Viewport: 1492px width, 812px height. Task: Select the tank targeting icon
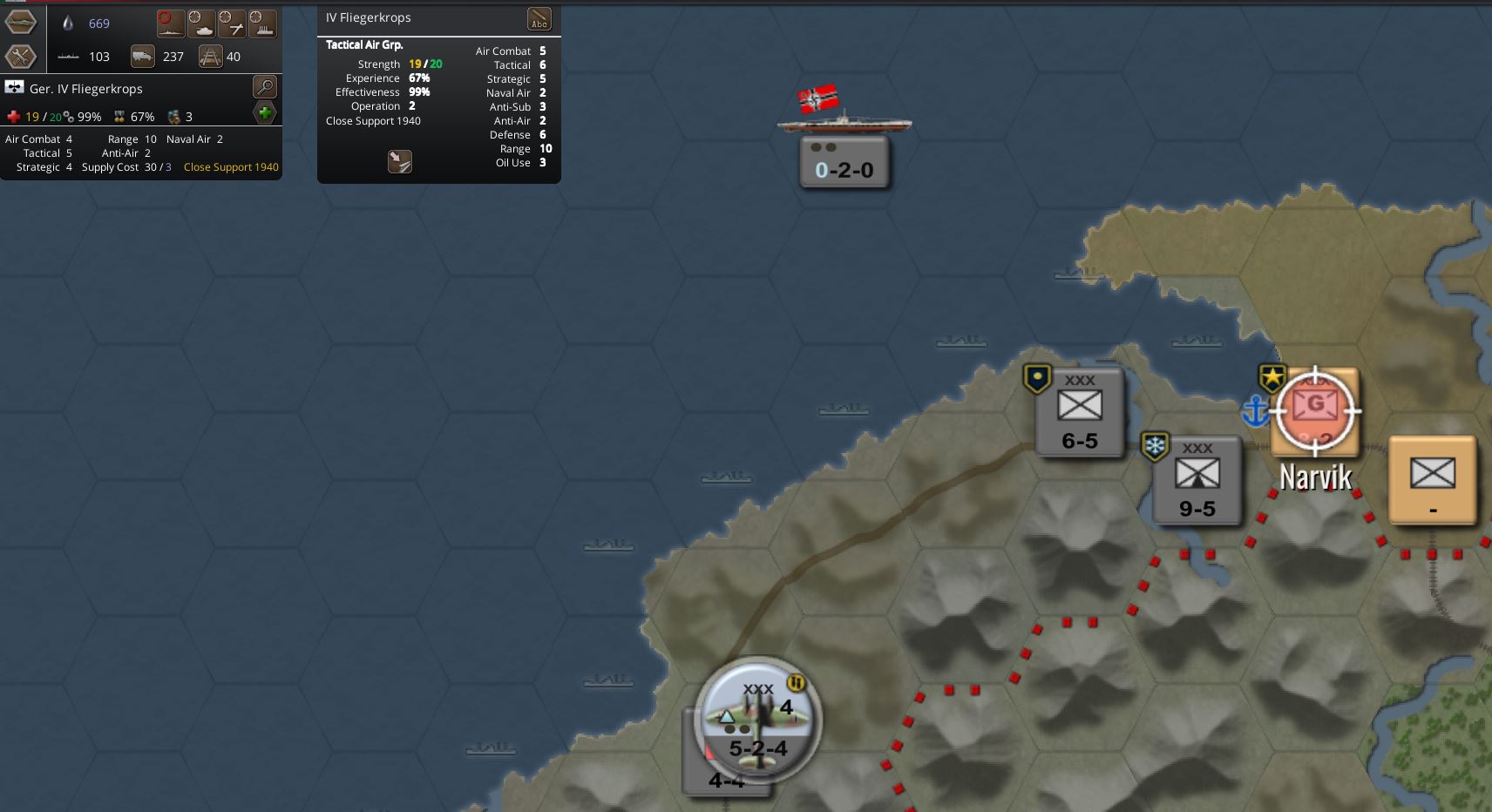click(x=202, y=24)
